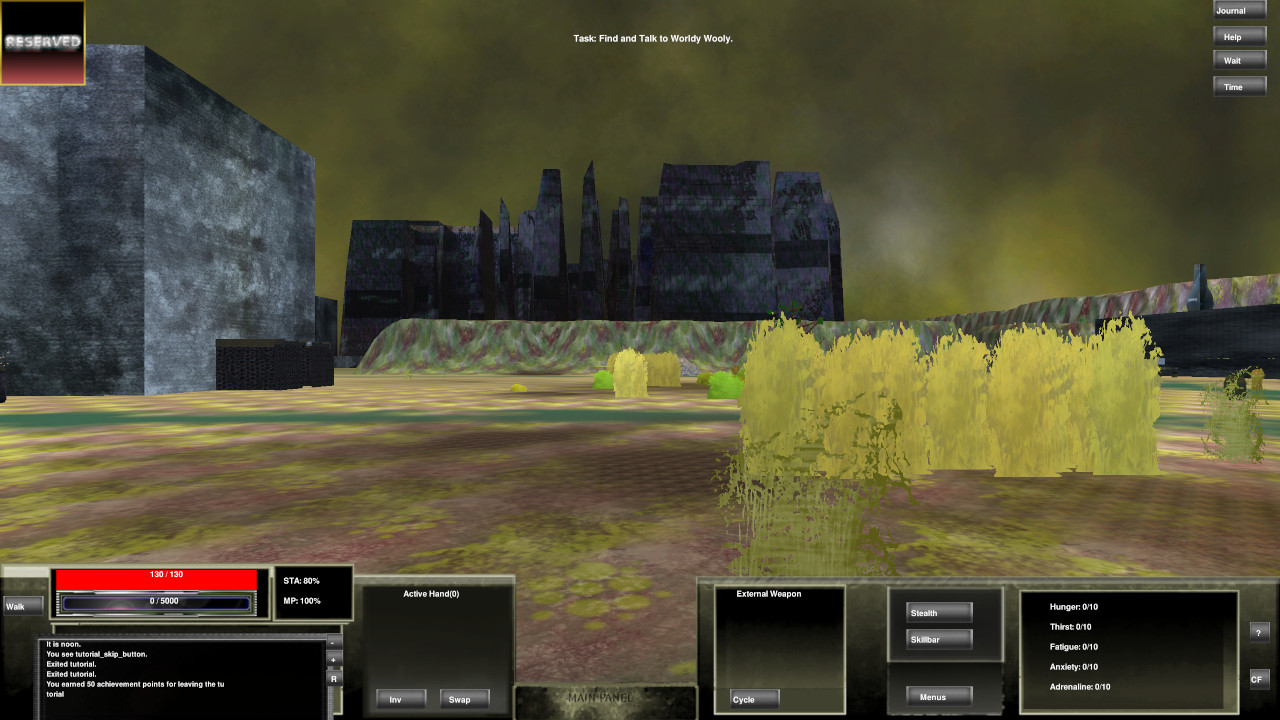1280x720 pixels.
Task: Check the Time button
Action: pos(1239,86)
